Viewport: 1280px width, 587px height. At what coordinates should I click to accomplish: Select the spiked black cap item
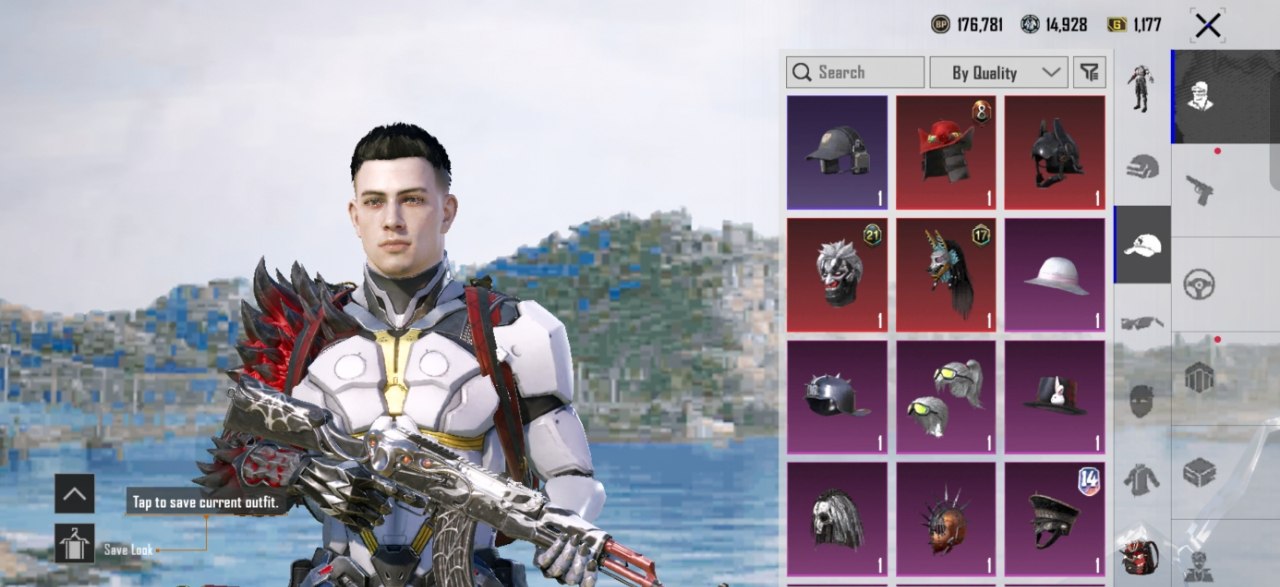tap(837, 396)
